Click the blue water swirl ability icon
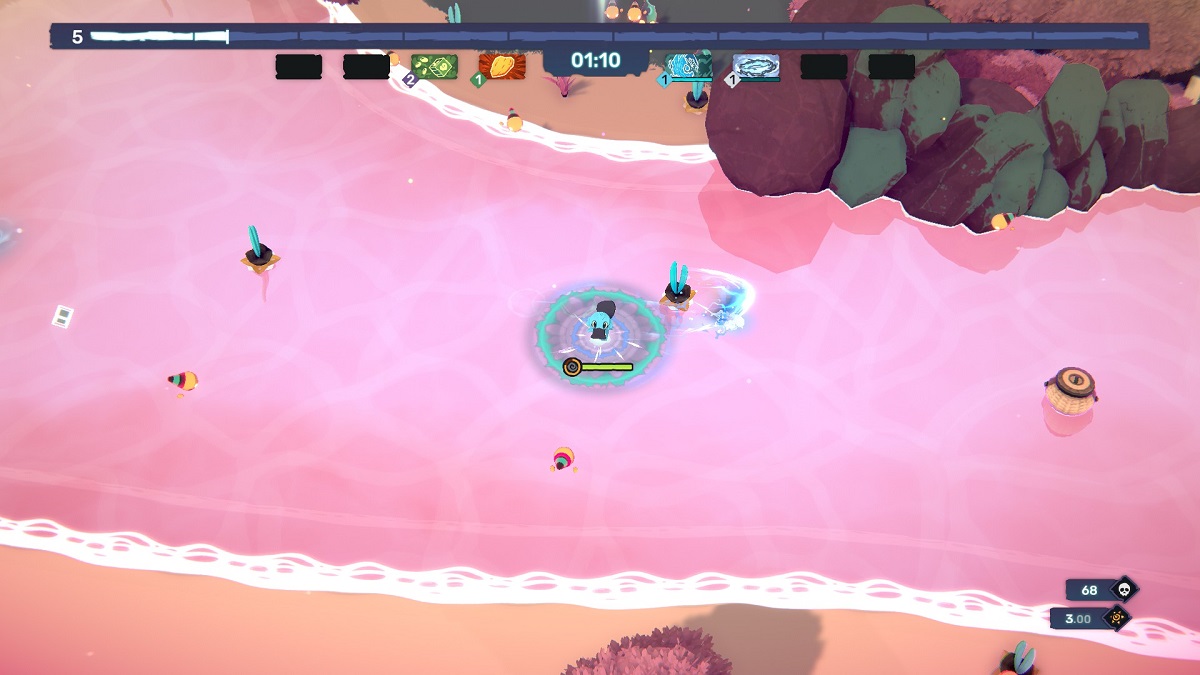 (690, 67)
